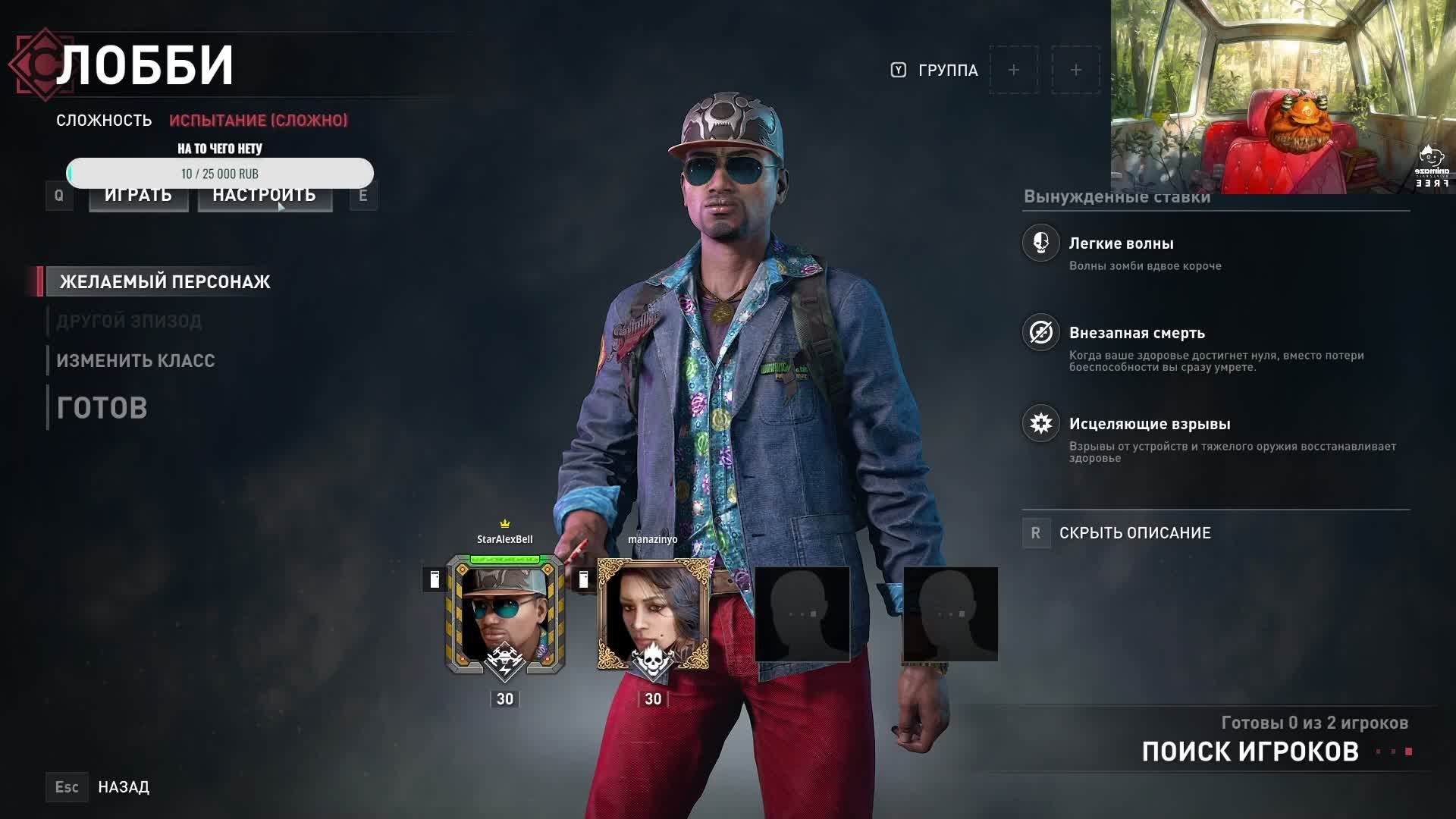Click the donation goal progress bar overlay

coord(220,173)
